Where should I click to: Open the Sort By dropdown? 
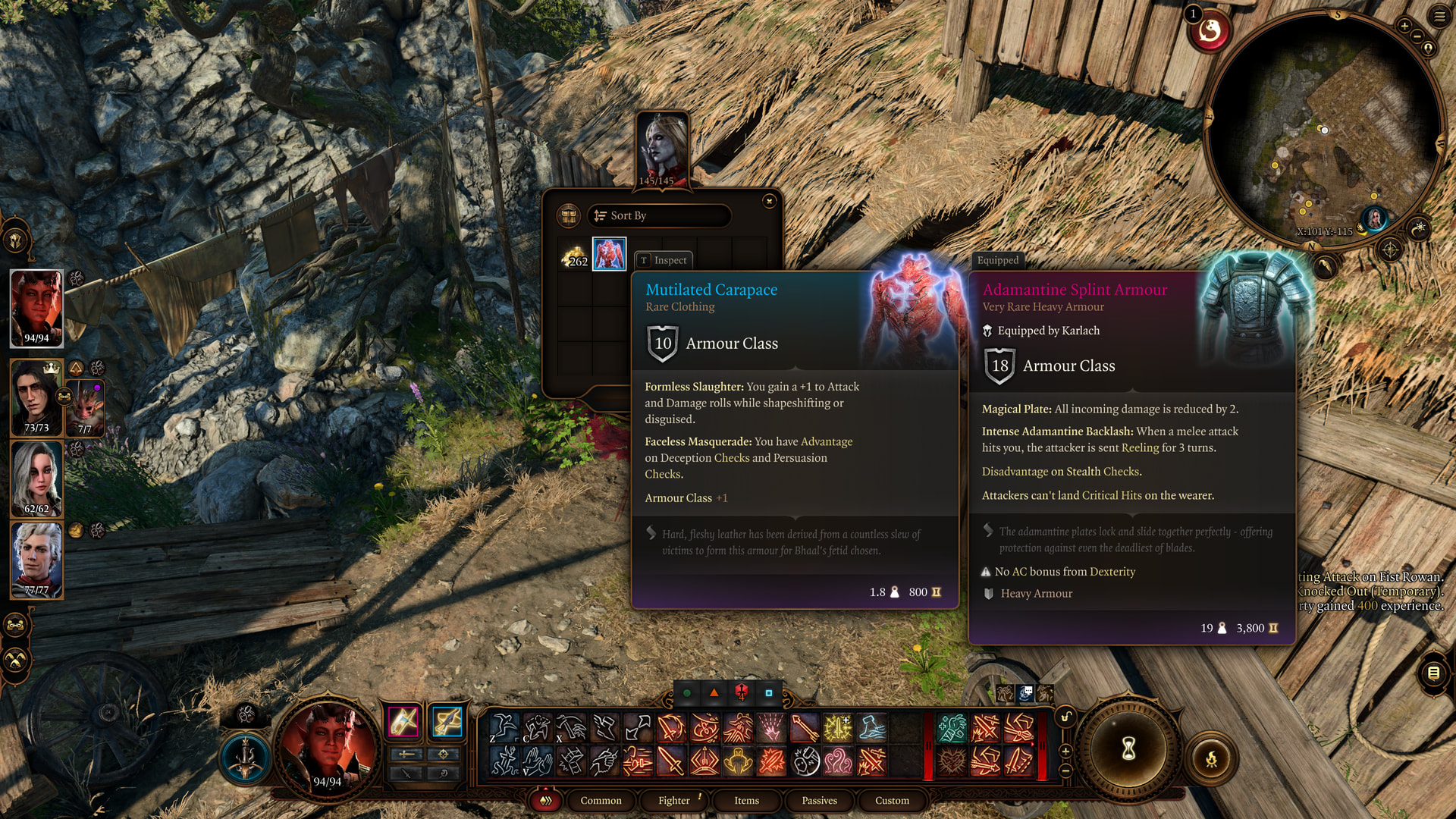click(658, 215)
